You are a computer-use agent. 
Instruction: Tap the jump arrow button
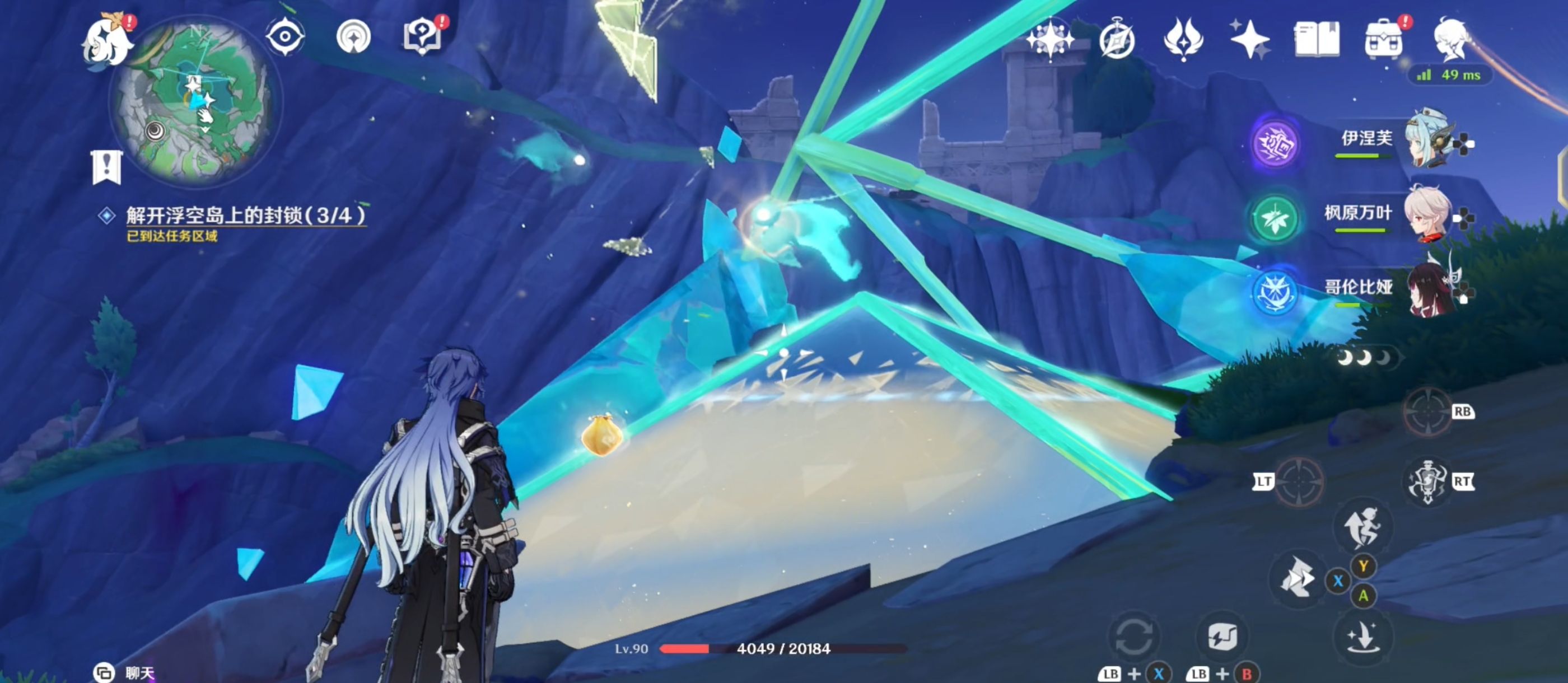1362,637
